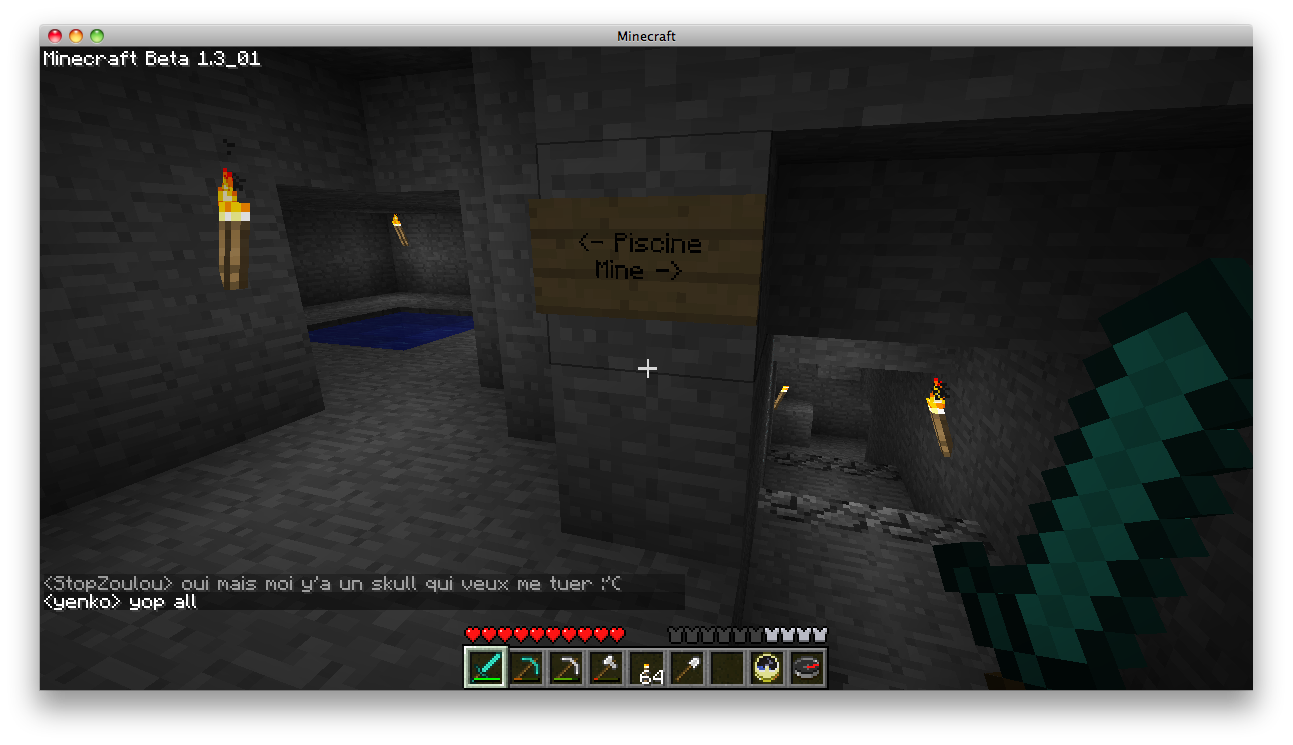
Task: Close the Minecraft window with the red button
Action: 55,36
